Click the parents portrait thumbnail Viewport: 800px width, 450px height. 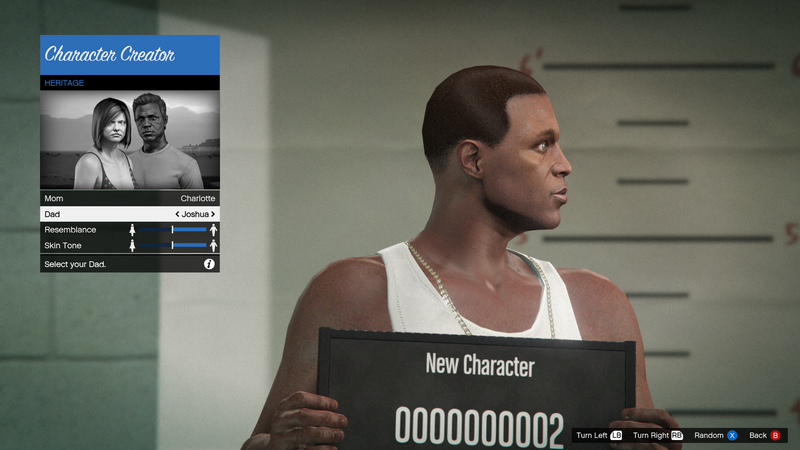click(x=129, y=140)
